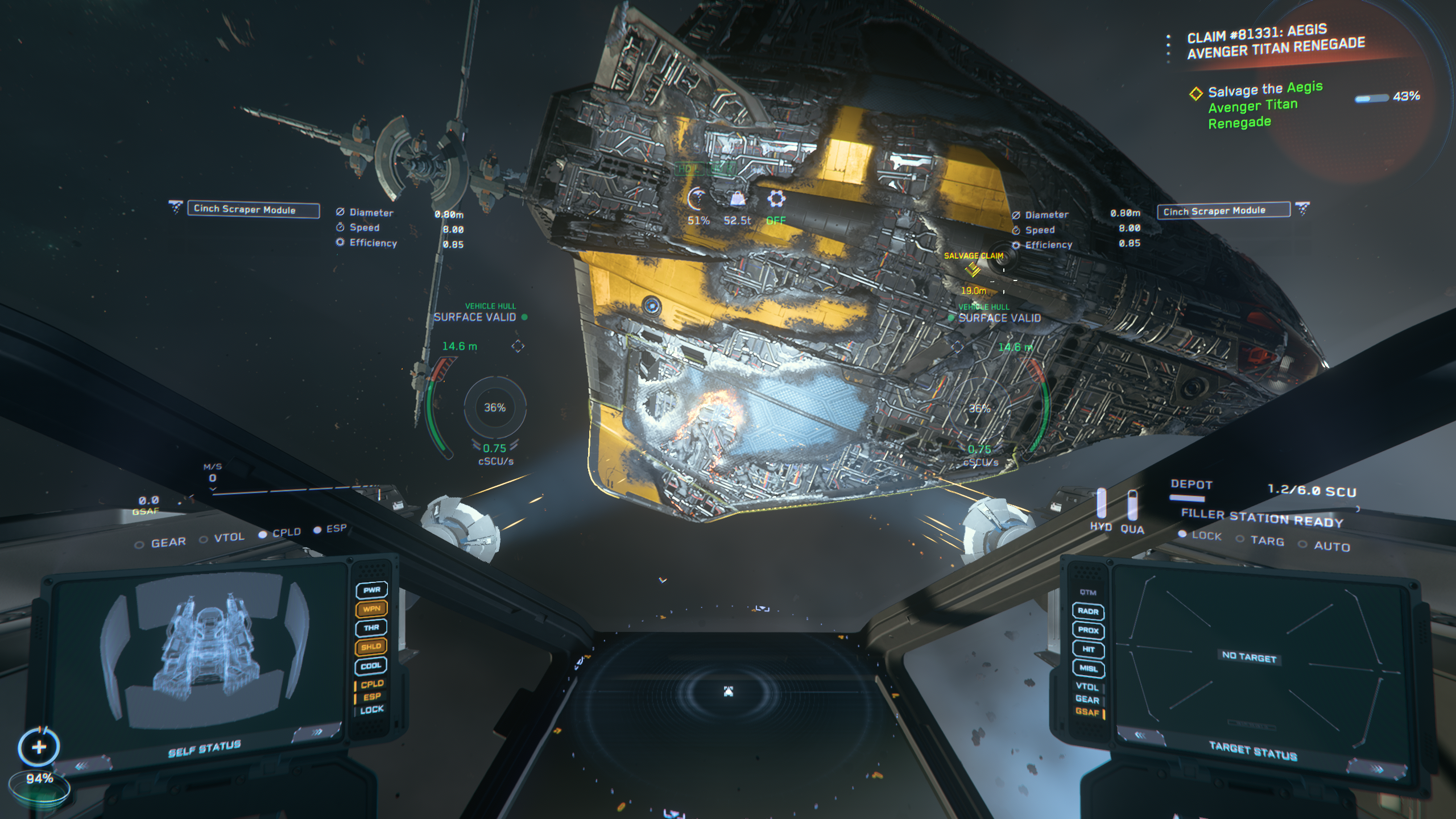Select the PROX button on target display
The height and width of the screenshot is (819, 1456).
pos(1088,630)
